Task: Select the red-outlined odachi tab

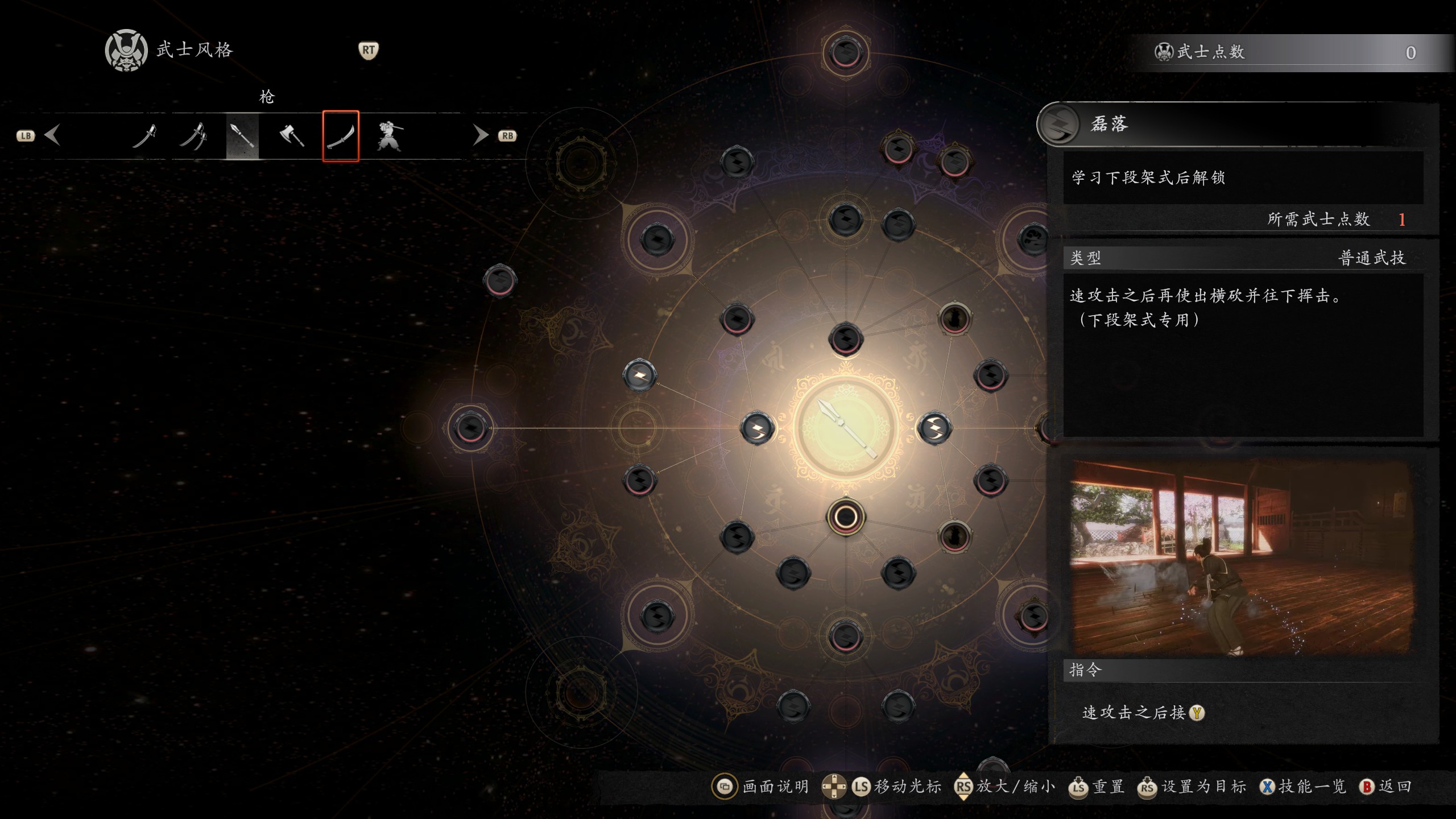Action: coord(341,136)
